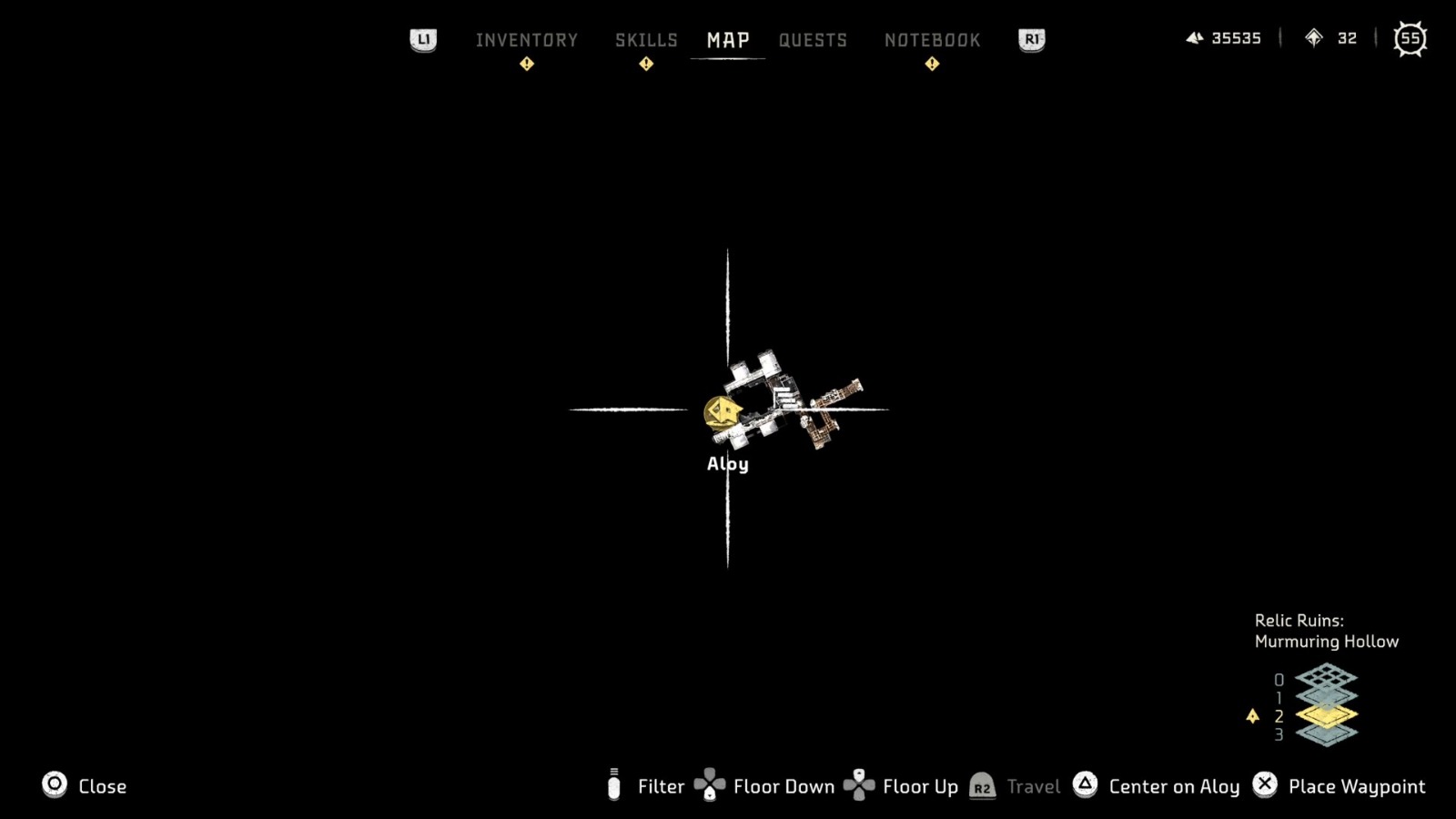Click the L1 shoulder button icon
The width and height of the screenshot is (1456, 819).
[422, 39]
